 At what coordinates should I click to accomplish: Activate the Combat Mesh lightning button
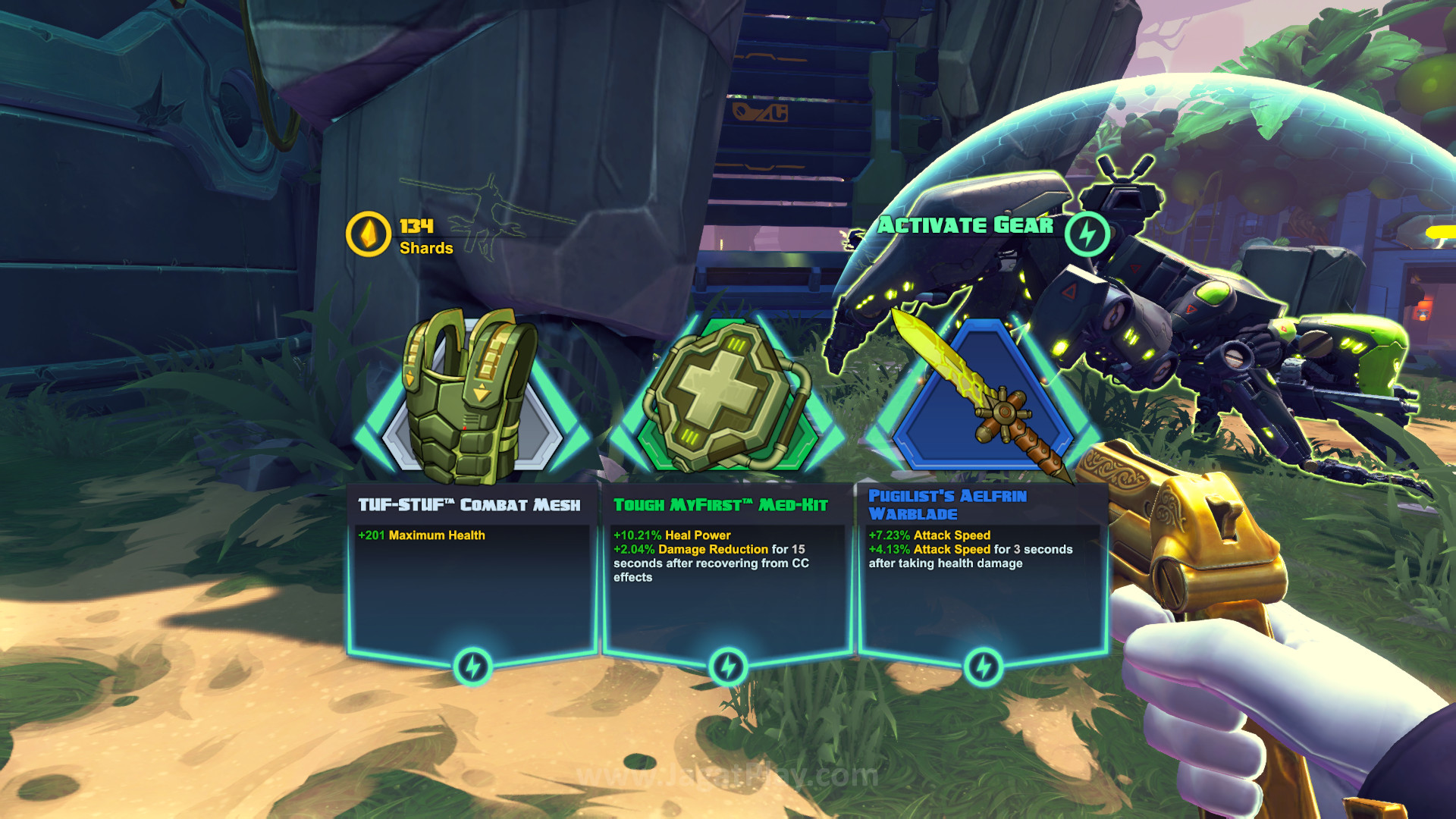472,667
